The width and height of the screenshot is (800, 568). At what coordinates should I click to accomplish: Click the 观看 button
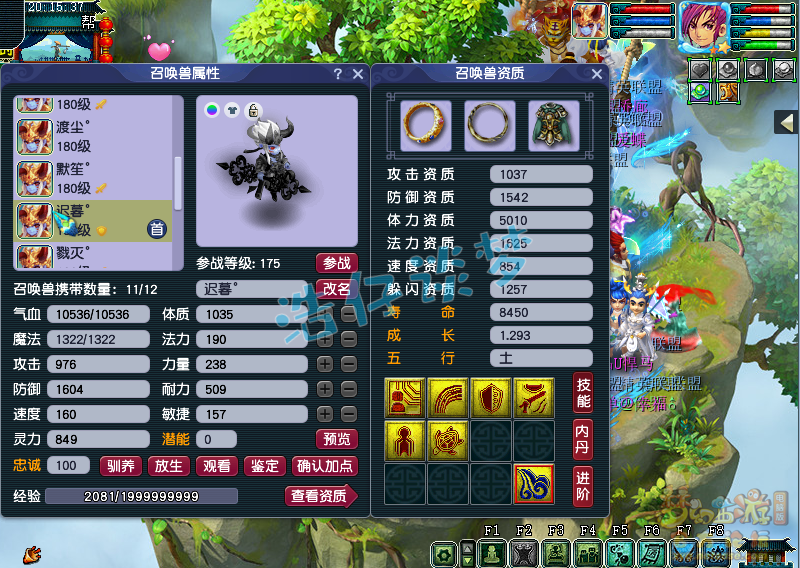pyautogui.click(x=217, y=465)
